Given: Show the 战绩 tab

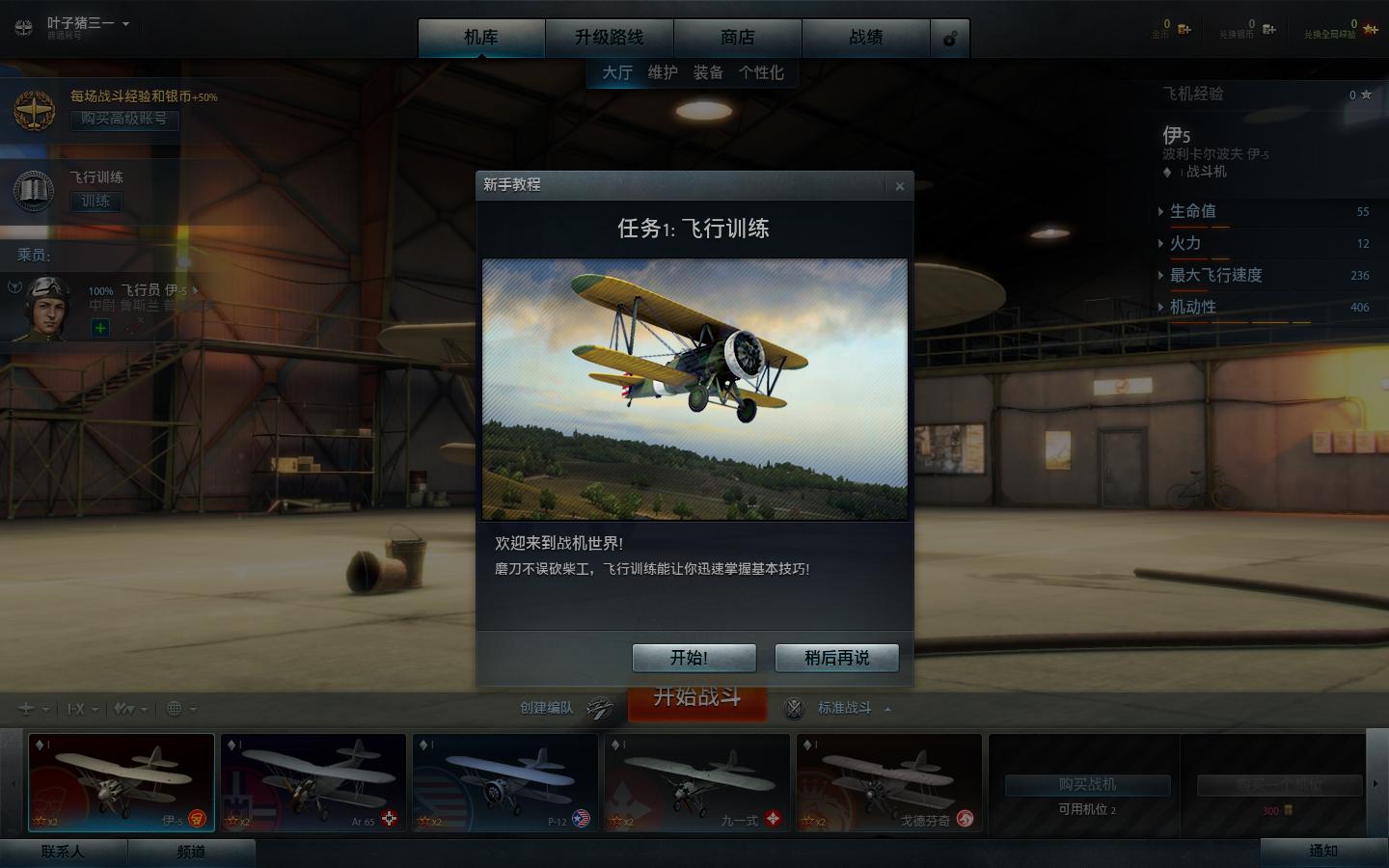Looking at the screenshot, I should (x=865, y=38).
